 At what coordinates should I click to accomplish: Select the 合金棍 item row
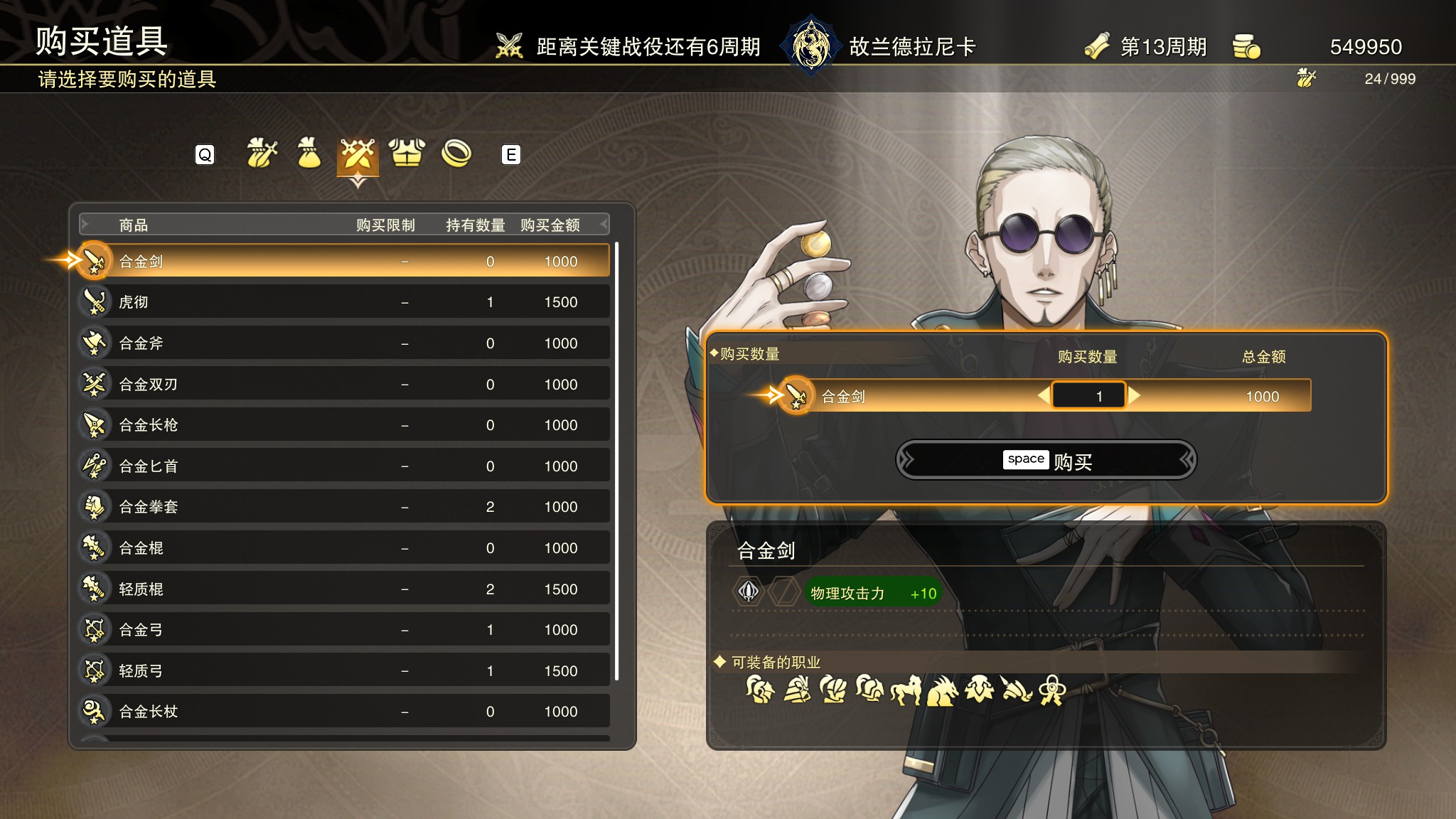345,548
